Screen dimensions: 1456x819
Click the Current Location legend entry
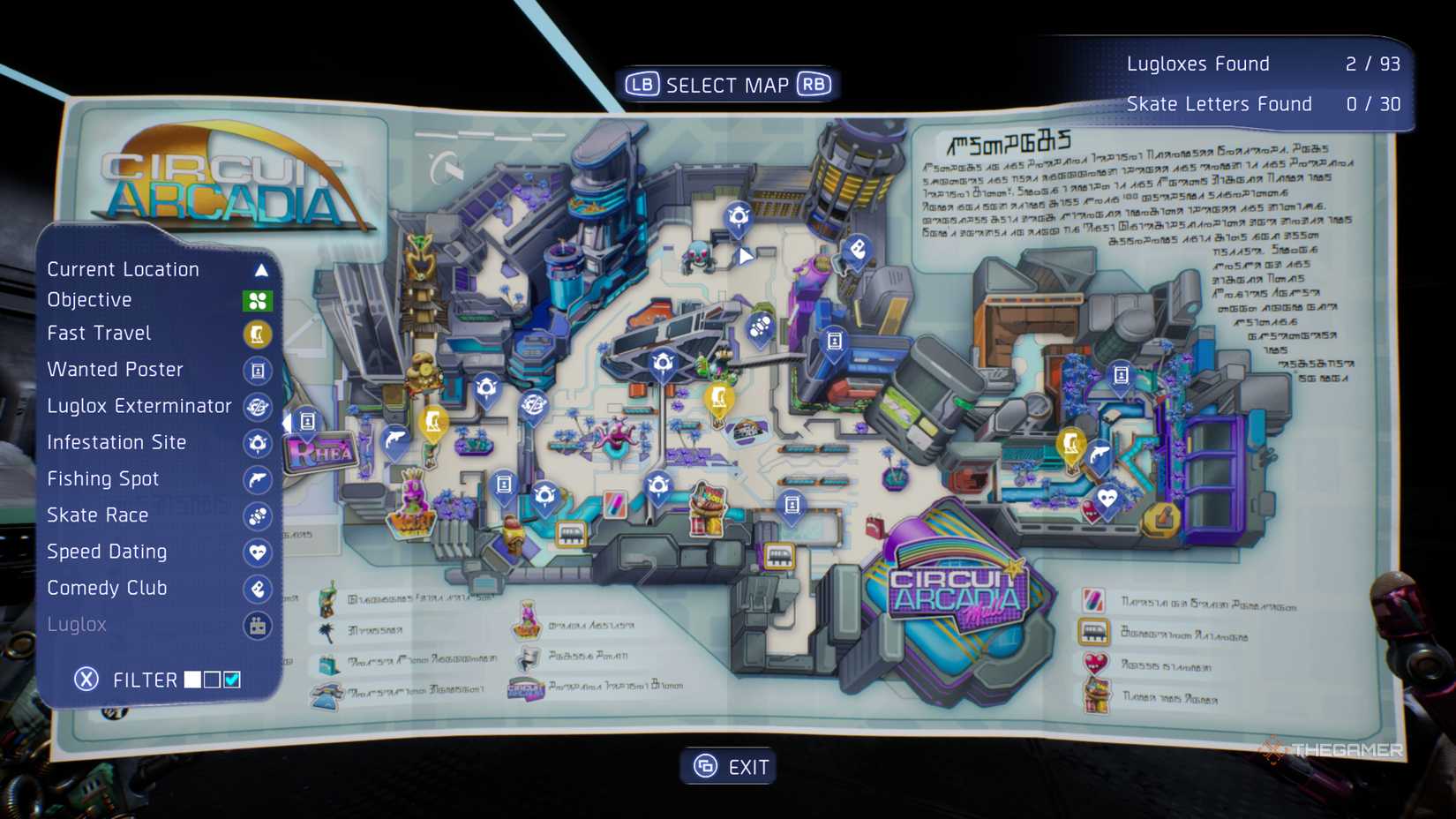click(x=124, y=269)
